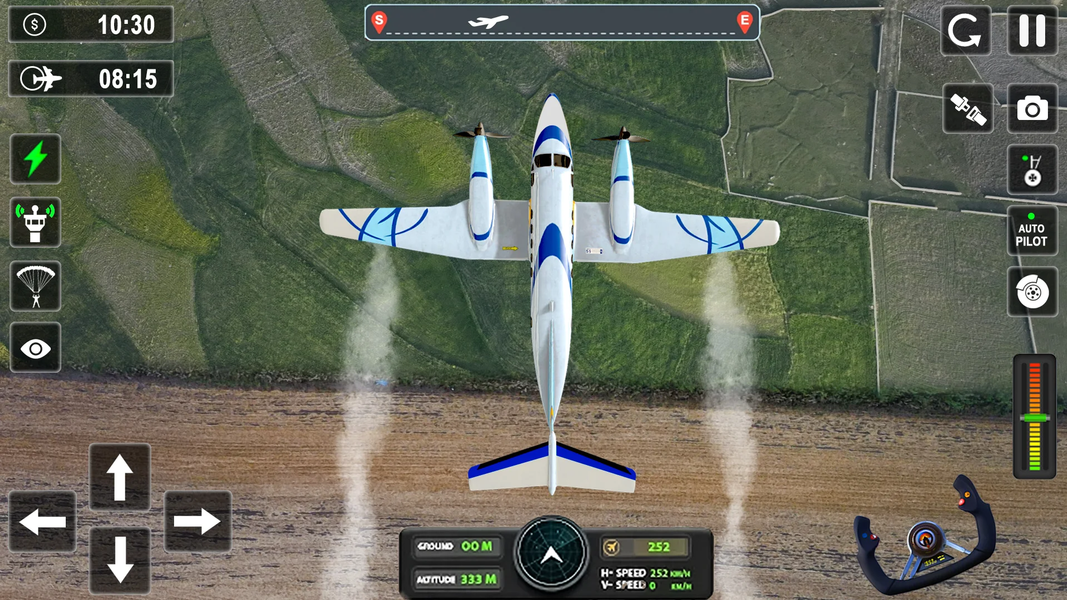This screenshot has height=600, width=1067.
Task: Steer left with the left arrow
Action: [x=43, y=521]
